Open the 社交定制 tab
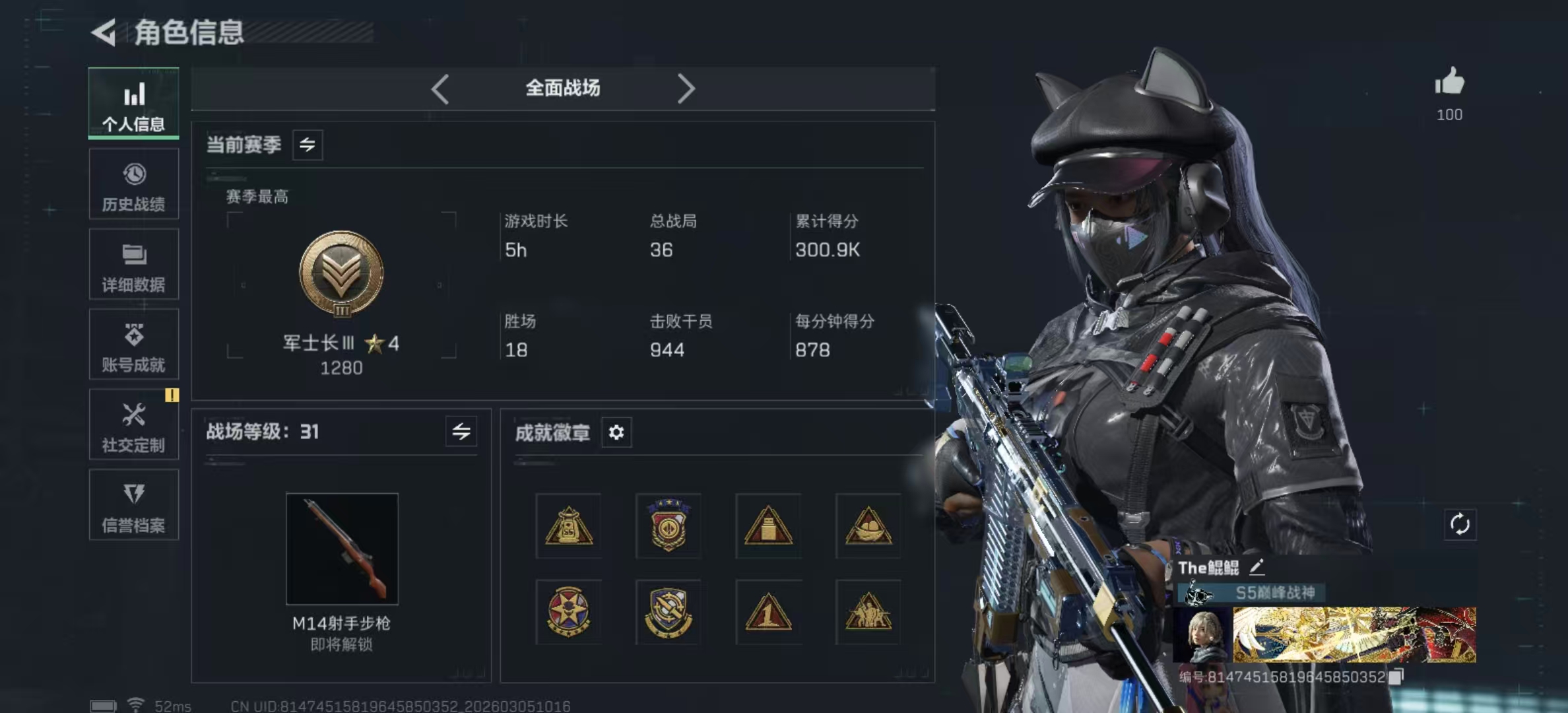The image size is (1568, 713). pos(134,425)
